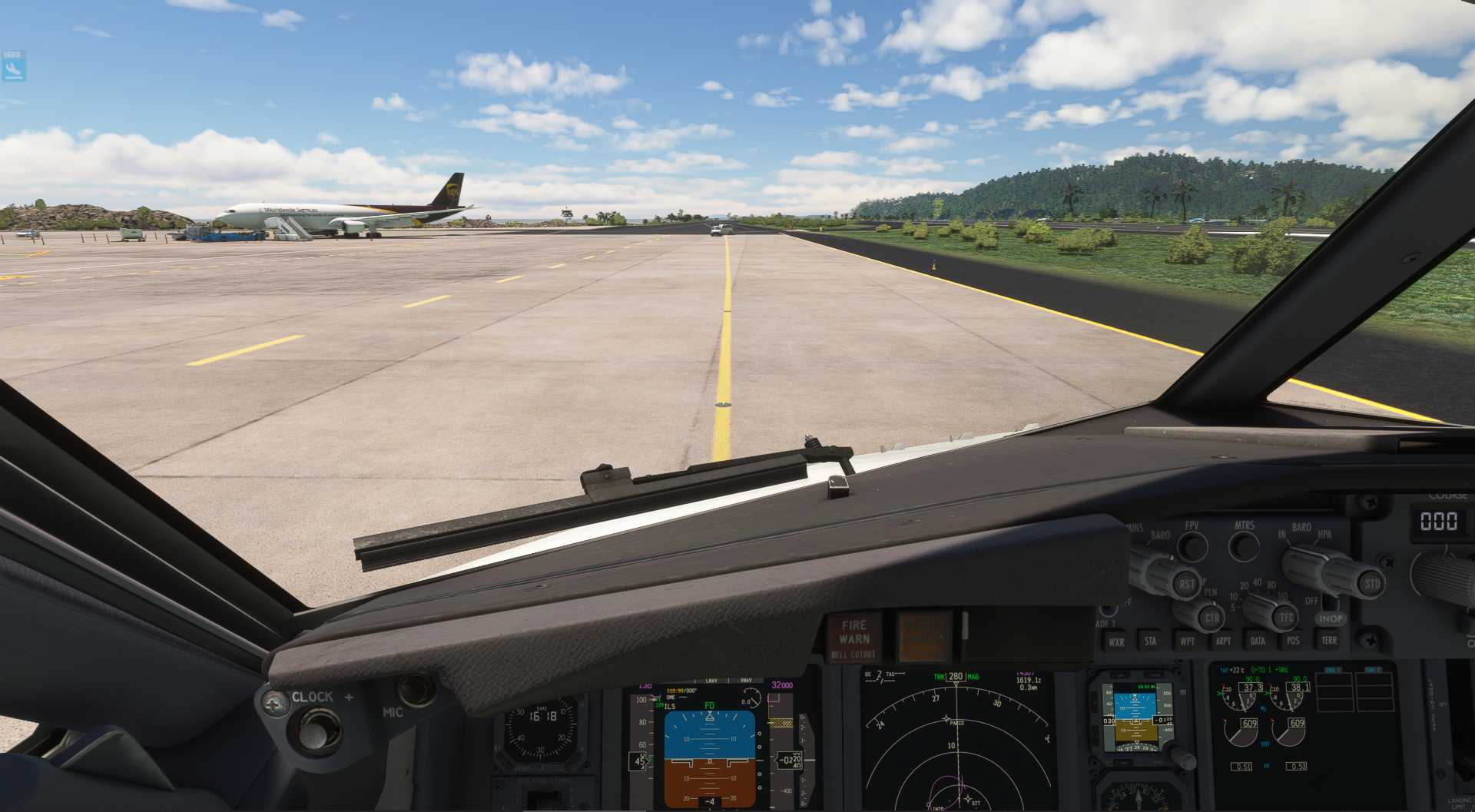Push the MTRS meters button
This screenshot has width=1475, height=812.
click(1243, 545)
